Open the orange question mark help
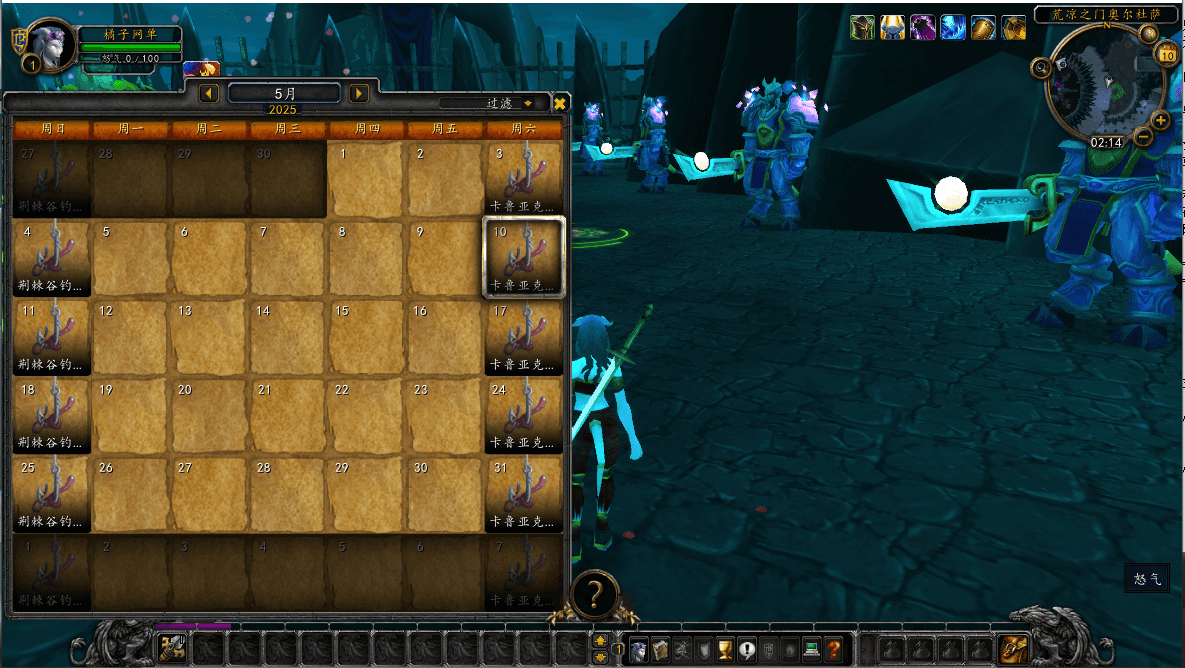1185x668 pixels. [x=834, y=649]
